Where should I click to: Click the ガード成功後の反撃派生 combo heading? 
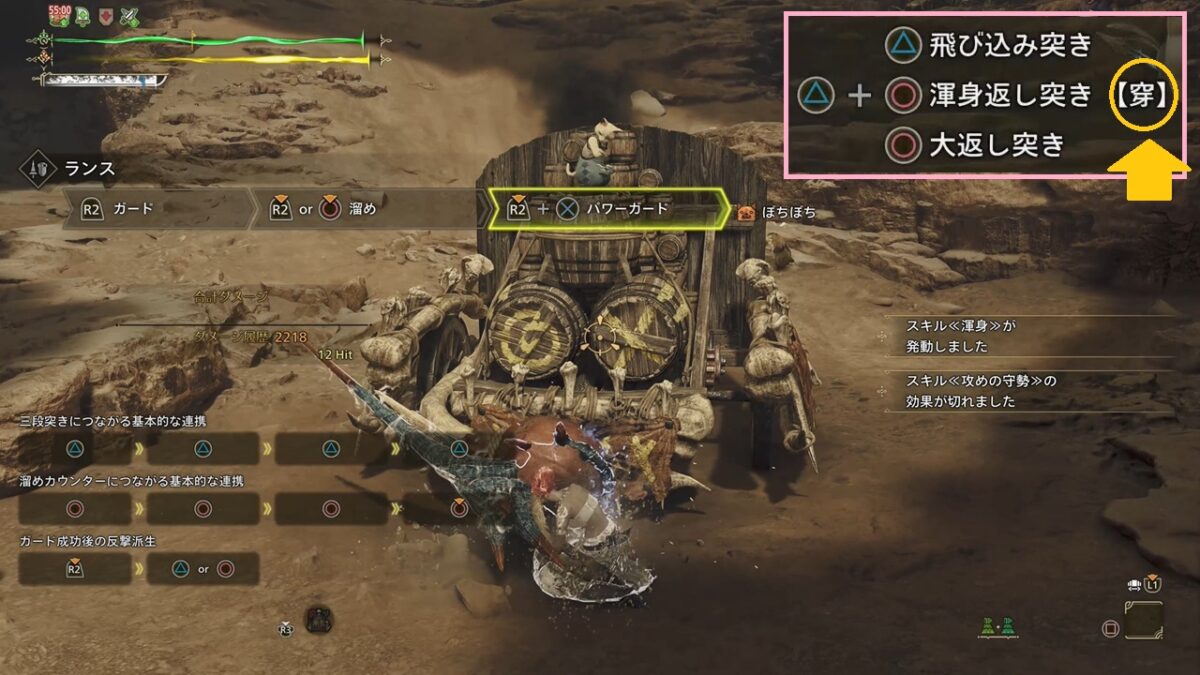88,541
